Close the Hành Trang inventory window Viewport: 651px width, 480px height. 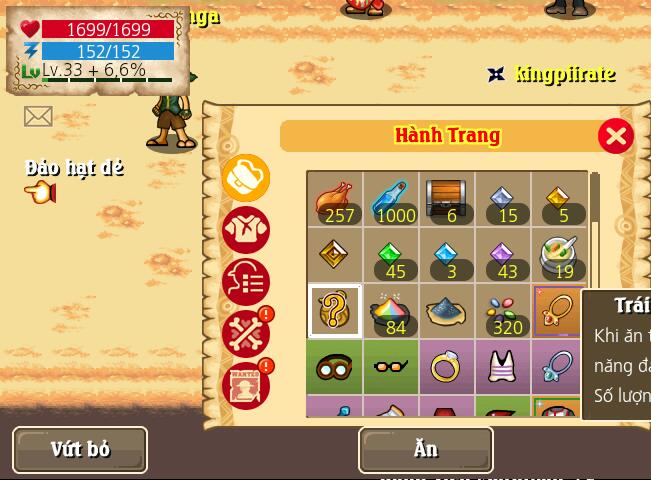click(x=615, y=136)
